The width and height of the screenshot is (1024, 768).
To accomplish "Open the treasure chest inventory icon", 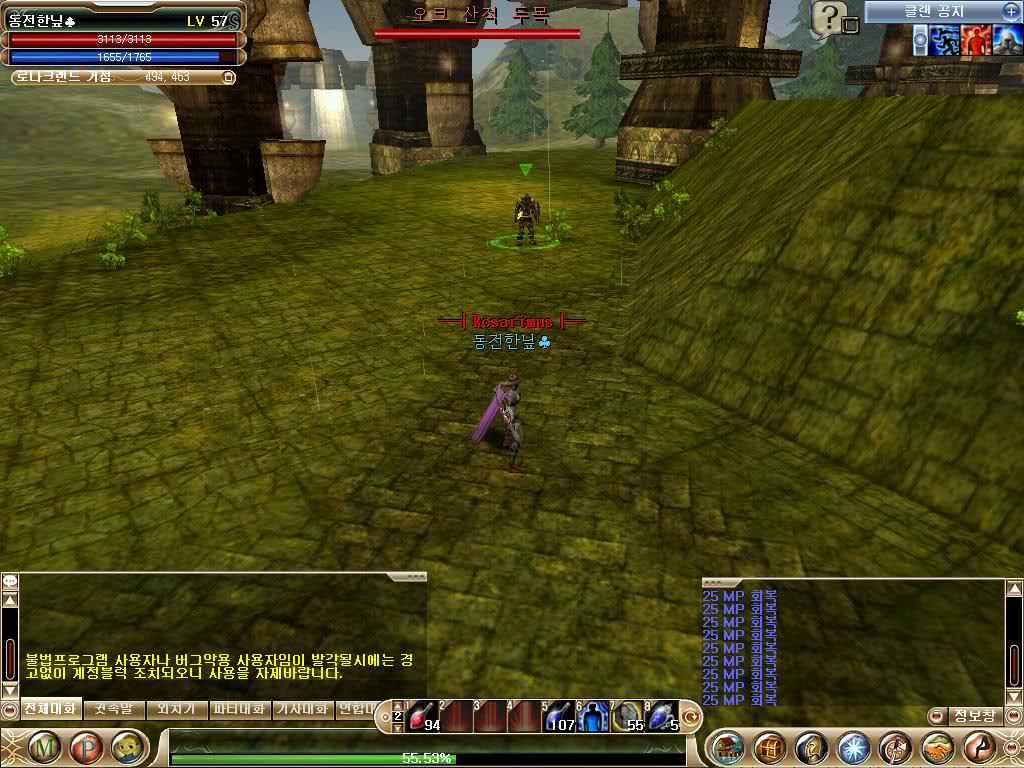I will [x=770, y=747].
